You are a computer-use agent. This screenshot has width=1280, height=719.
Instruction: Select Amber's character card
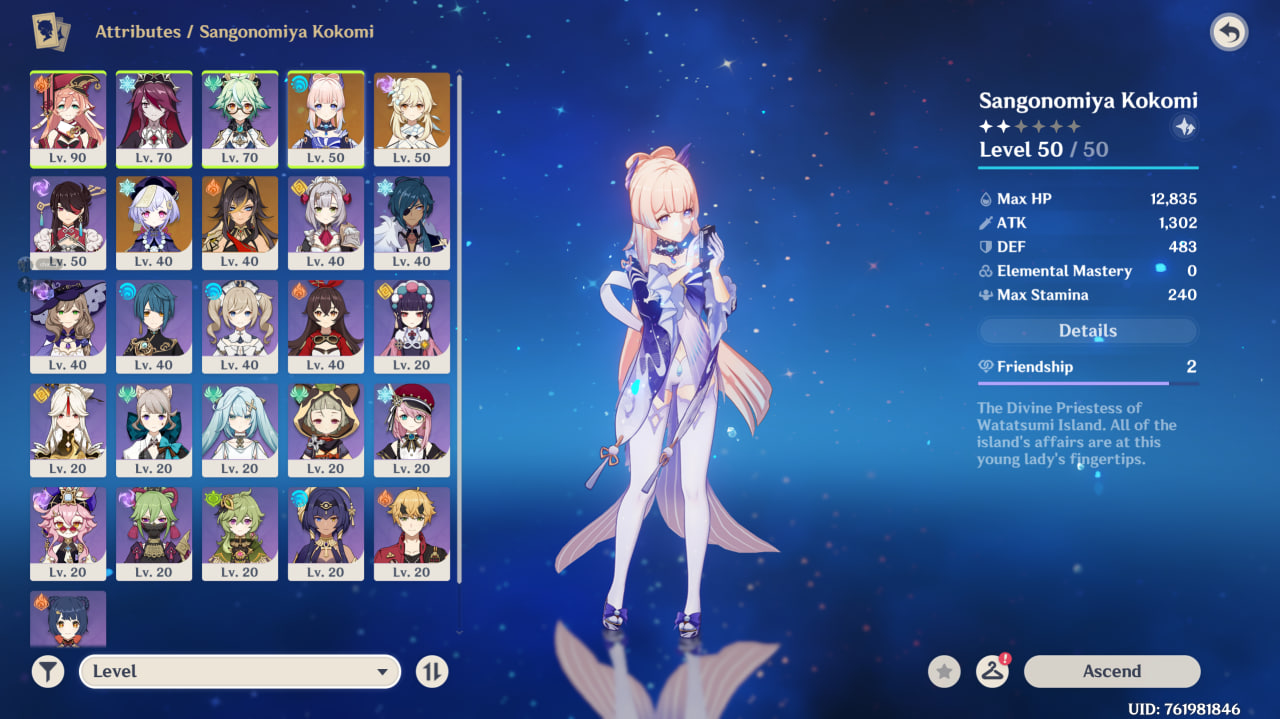click(326, 326)
